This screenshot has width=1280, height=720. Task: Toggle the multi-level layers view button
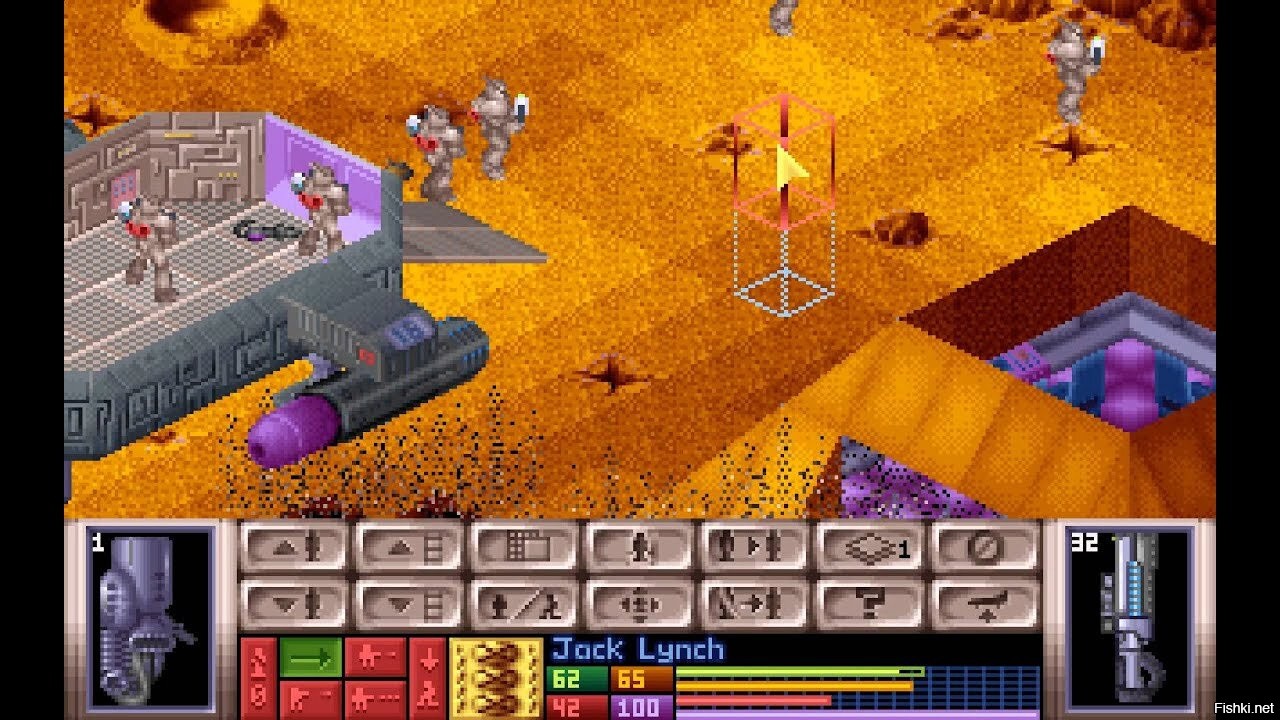[870, 547]
